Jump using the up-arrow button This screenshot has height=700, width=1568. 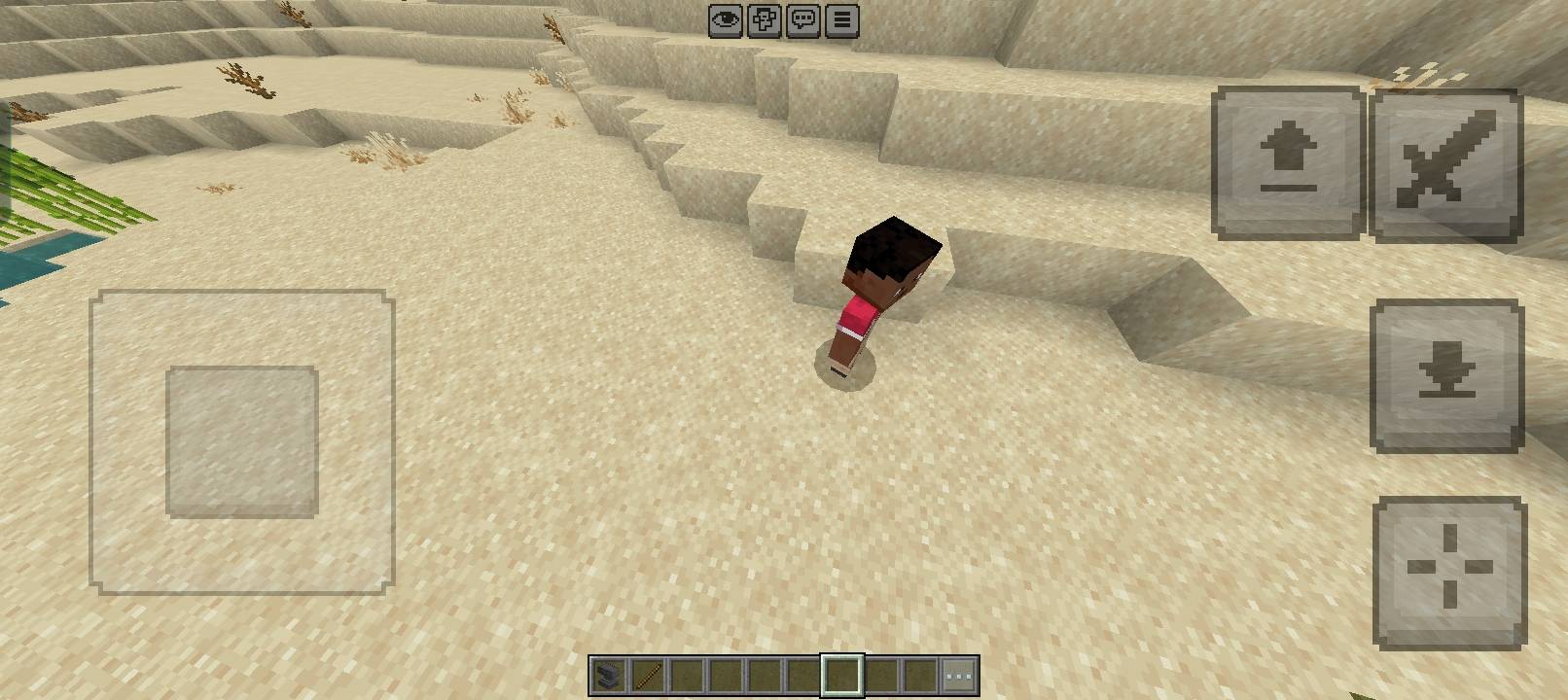coord(1287,161)
